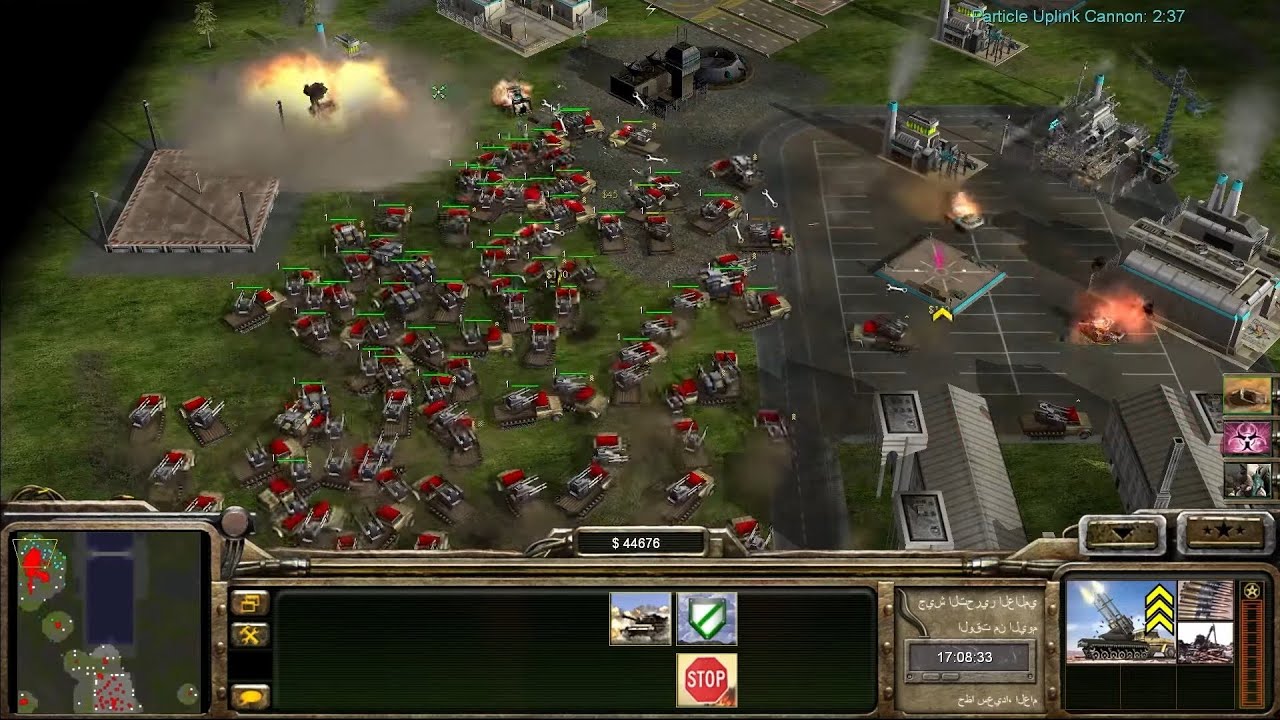
Task: Open the options button with overlapping windows
Action: (249, 602)
